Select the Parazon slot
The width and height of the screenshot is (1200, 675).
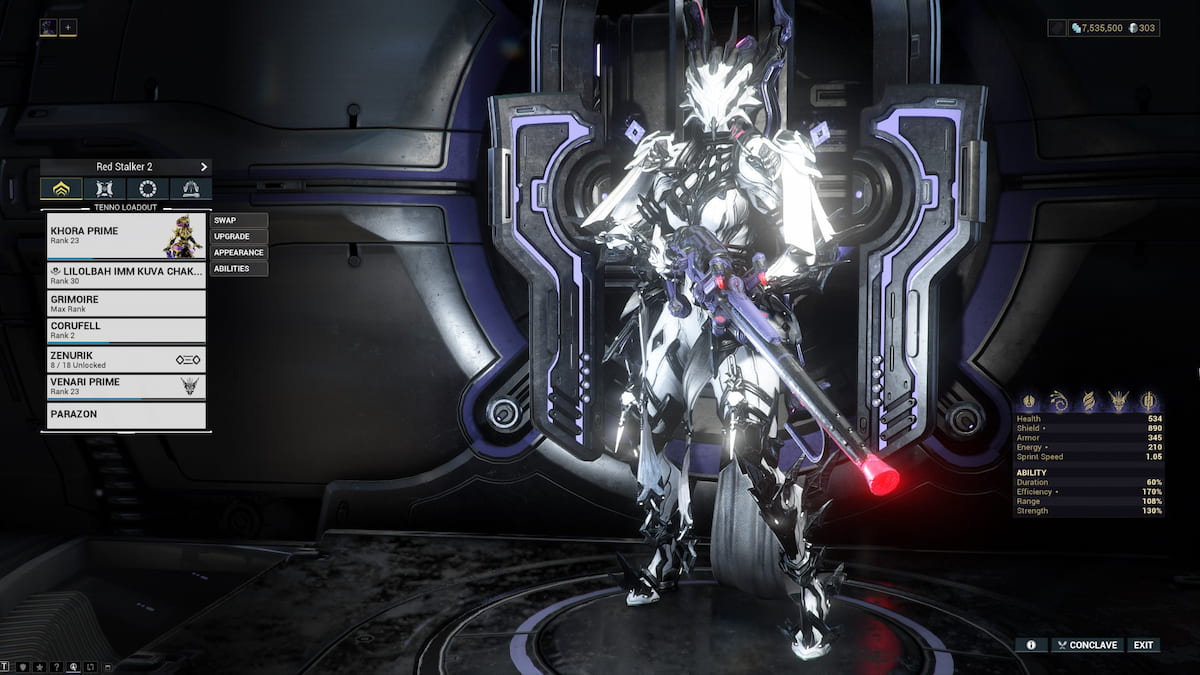127,414
